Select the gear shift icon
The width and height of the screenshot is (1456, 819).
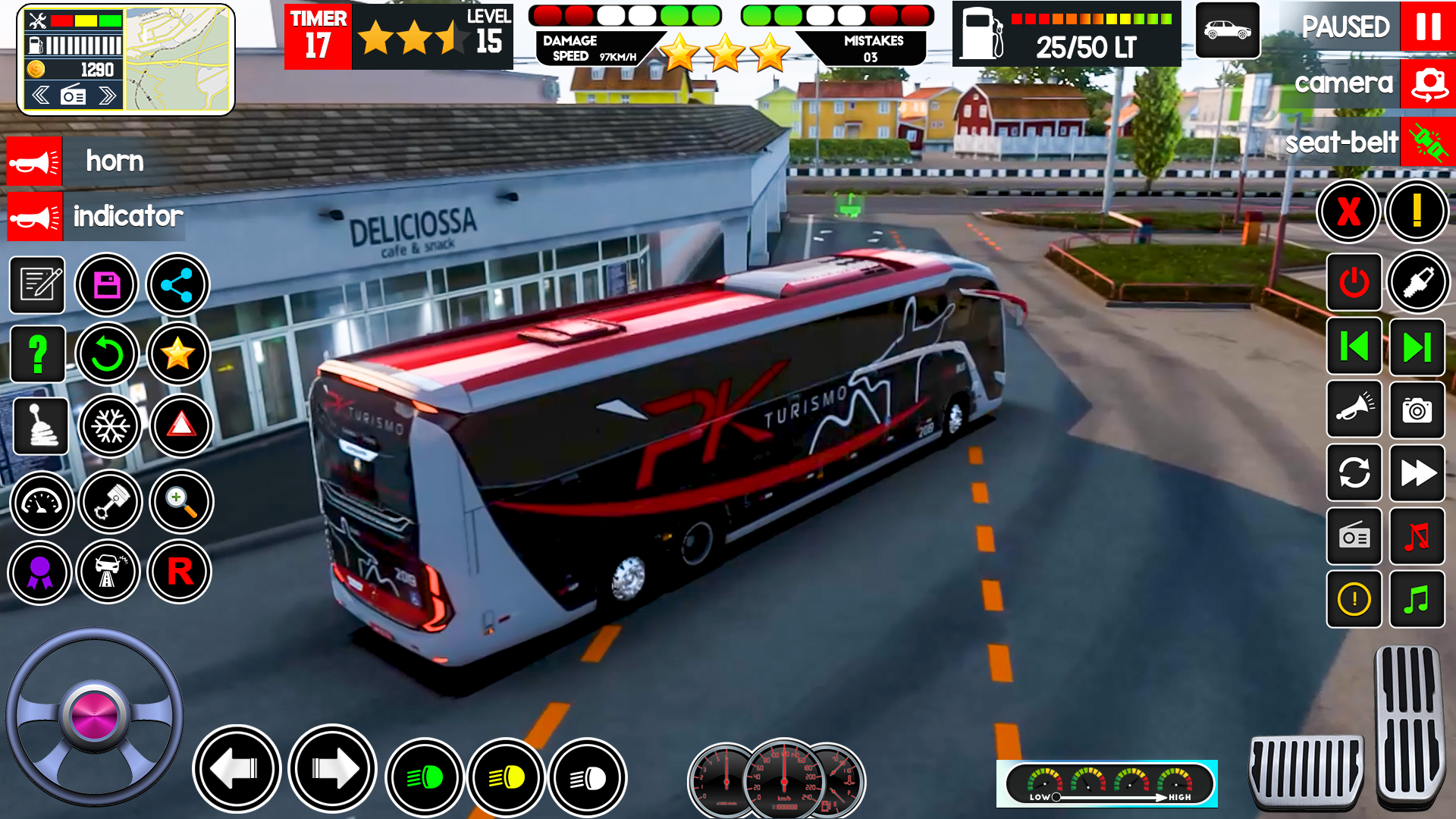(x=41, y=427)
